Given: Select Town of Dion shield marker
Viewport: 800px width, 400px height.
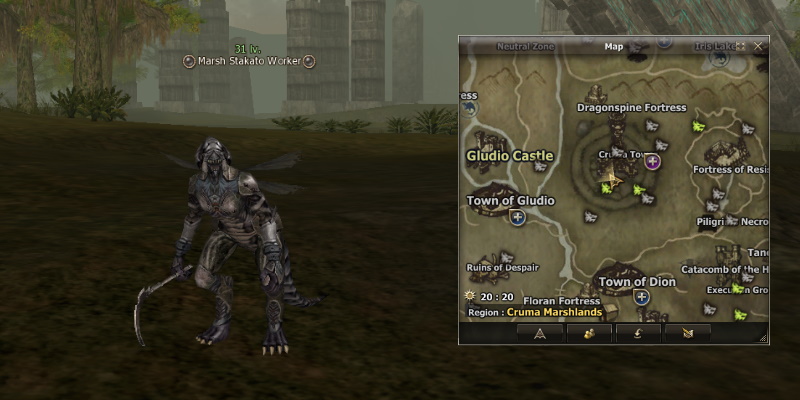Looking at the screenshot, I should point(641,297).
